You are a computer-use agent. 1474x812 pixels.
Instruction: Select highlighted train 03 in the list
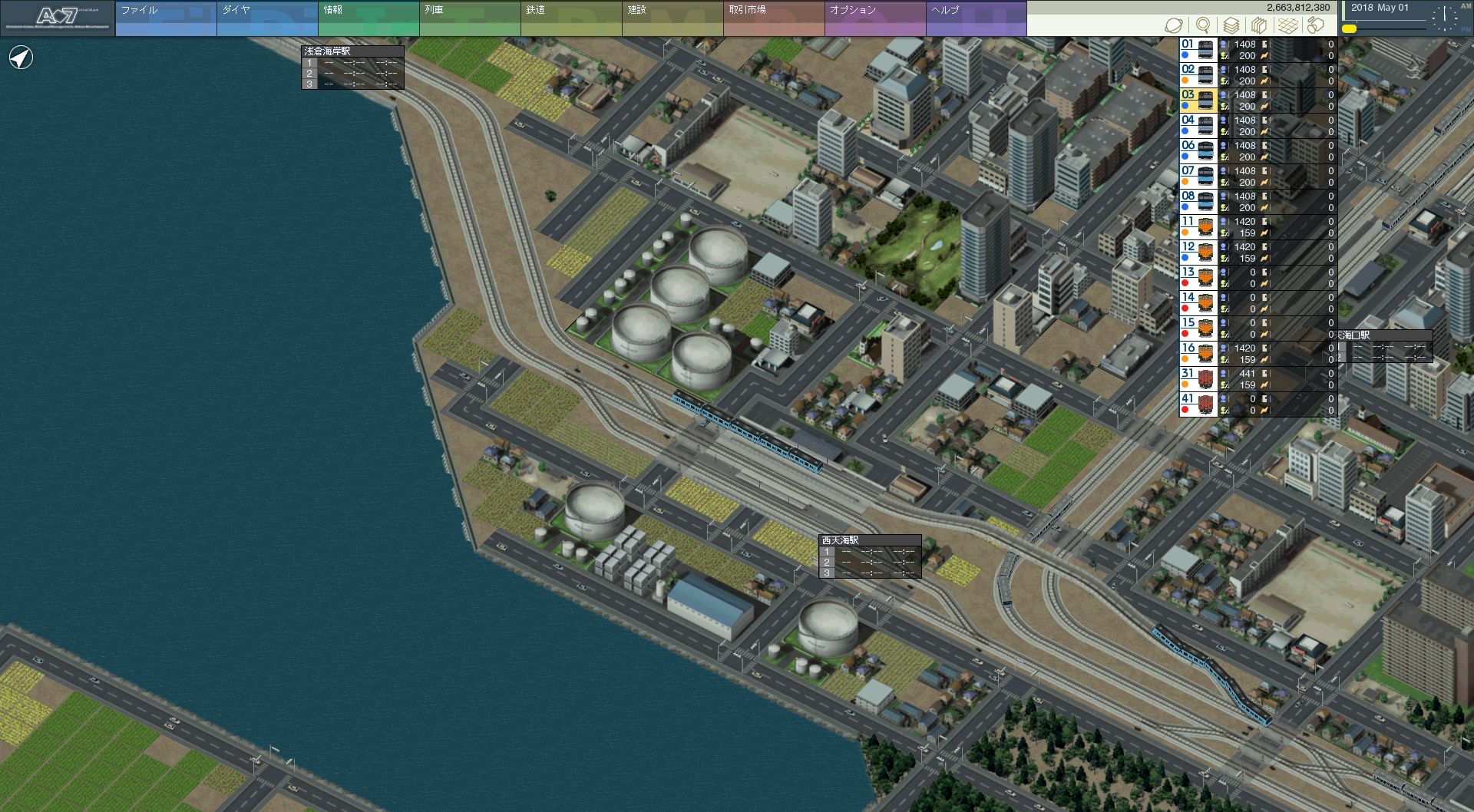[1198, 101]
